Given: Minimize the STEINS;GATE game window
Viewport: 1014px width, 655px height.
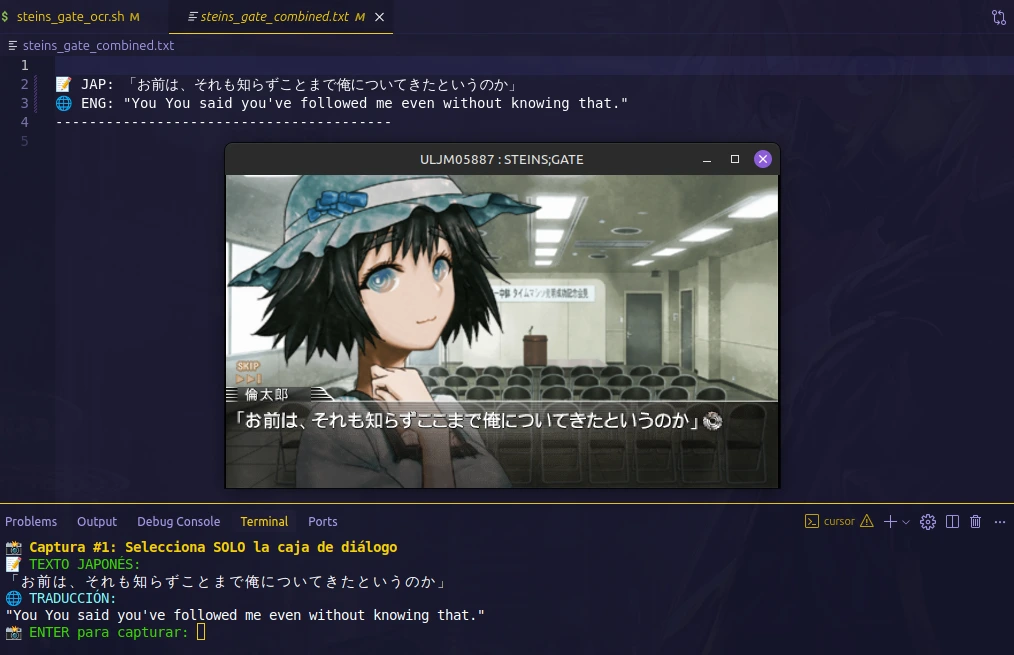Looking at the screenshot, I should 707,160.
